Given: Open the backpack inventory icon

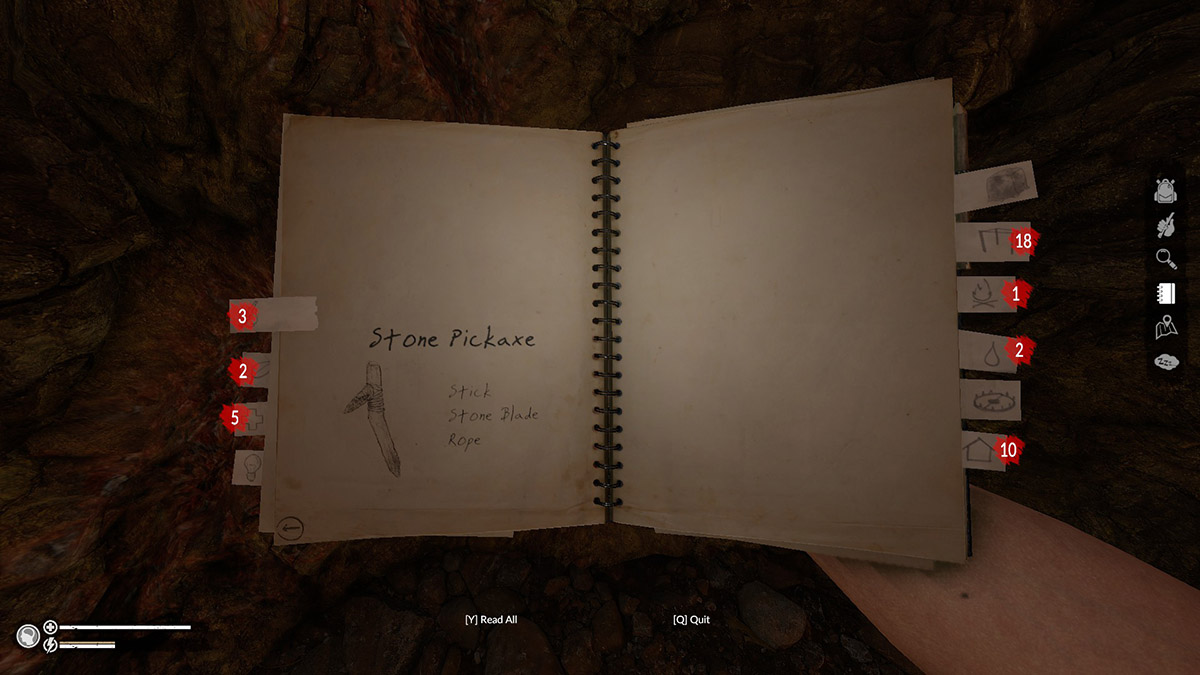Looking at the screenshot, I should pos(1165,190).
